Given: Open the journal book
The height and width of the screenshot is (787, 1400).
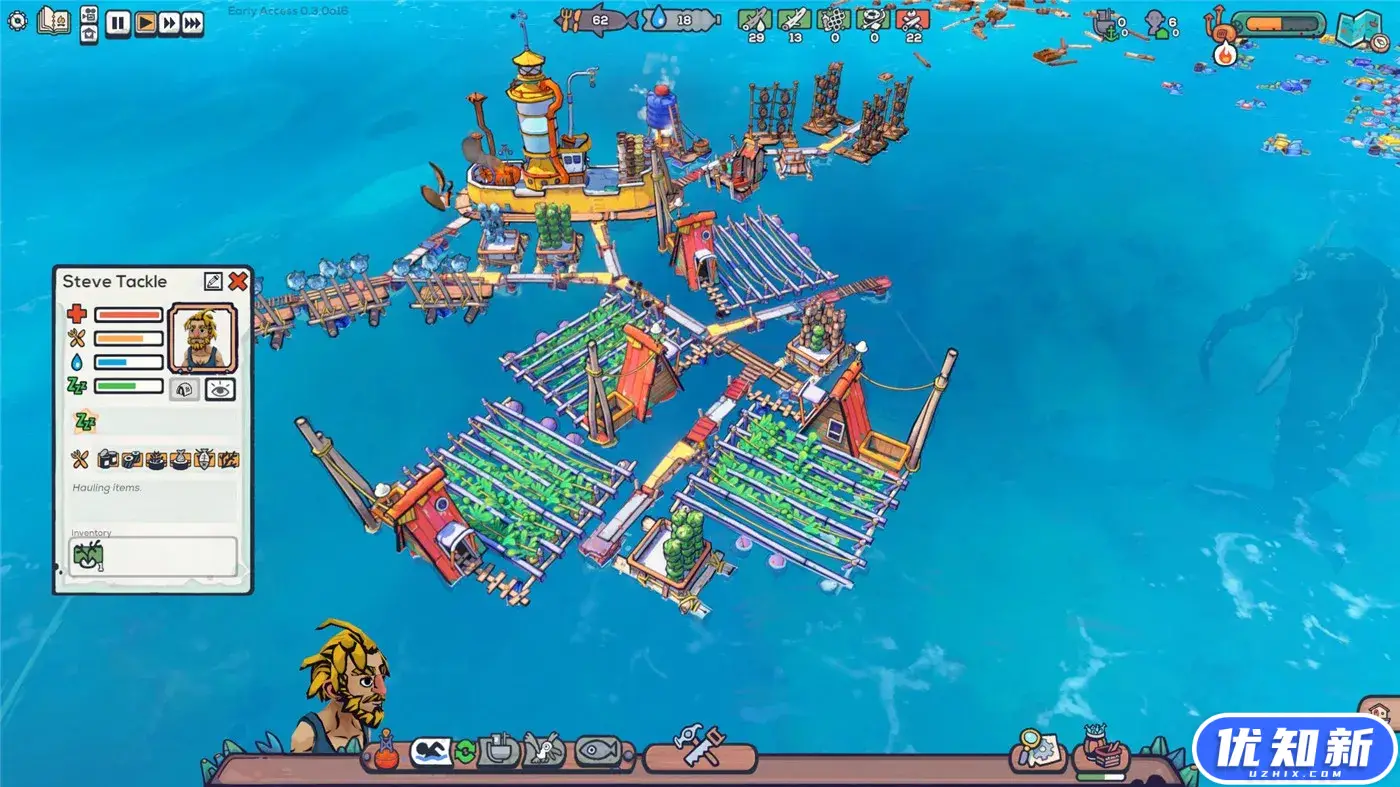Looking at the screenshot, I should click(53, 20).
